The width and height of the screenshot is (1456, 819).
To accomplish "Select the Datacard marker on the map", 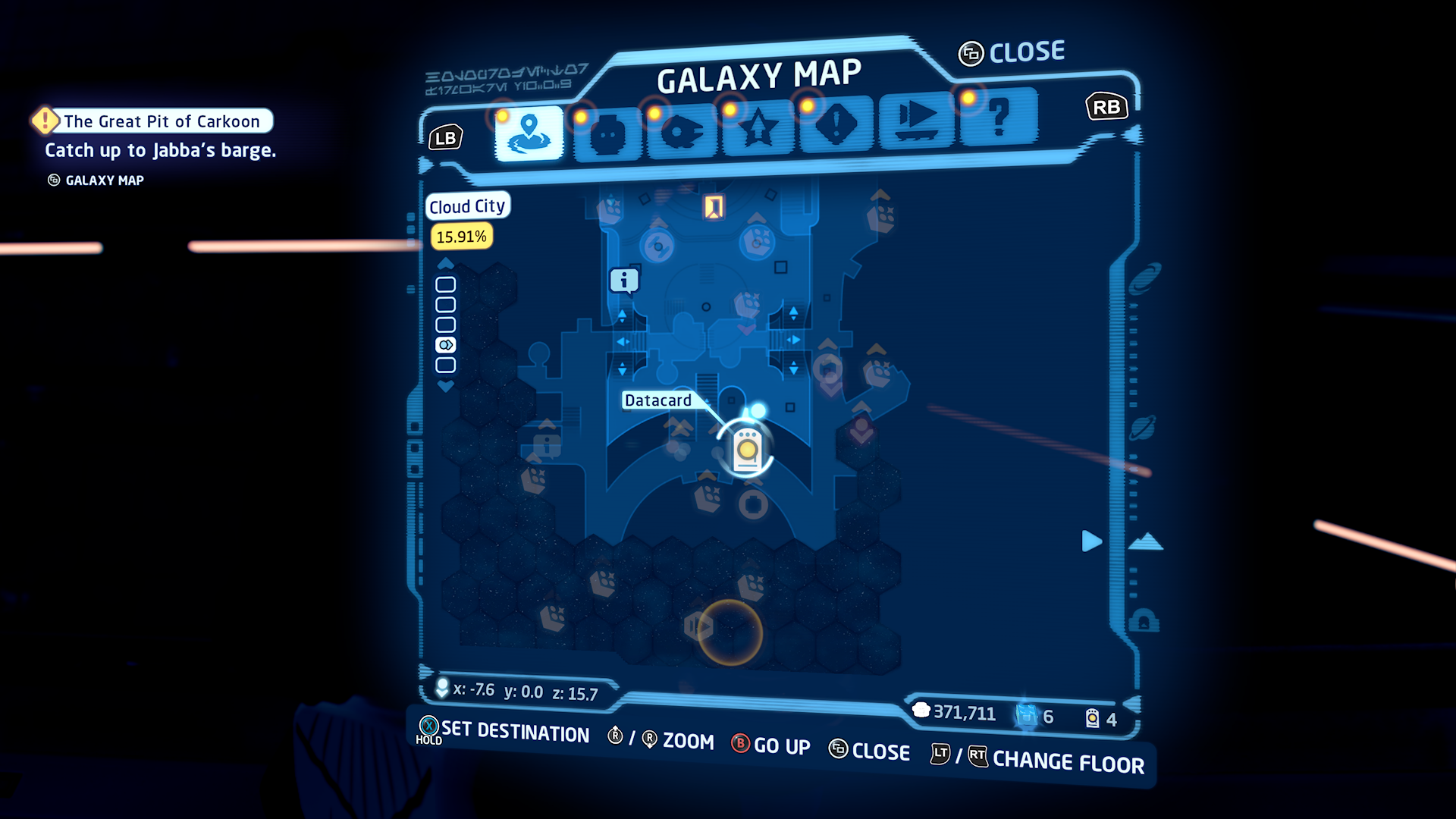I will coord(747,449).
